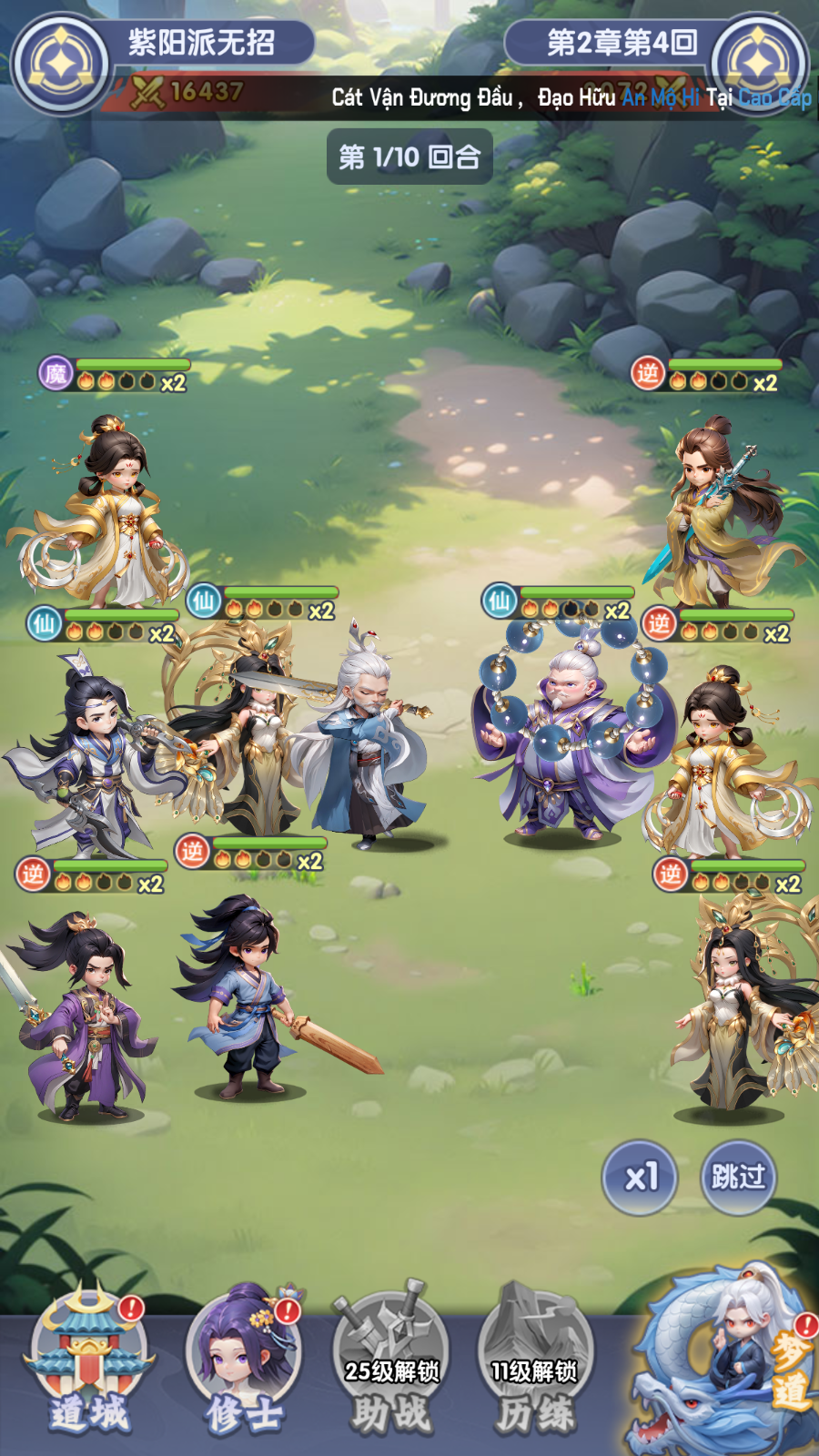Skip the battle with 跳过 button
This screenshot has width=819, height=1456.
click(x=738, y=1178)
